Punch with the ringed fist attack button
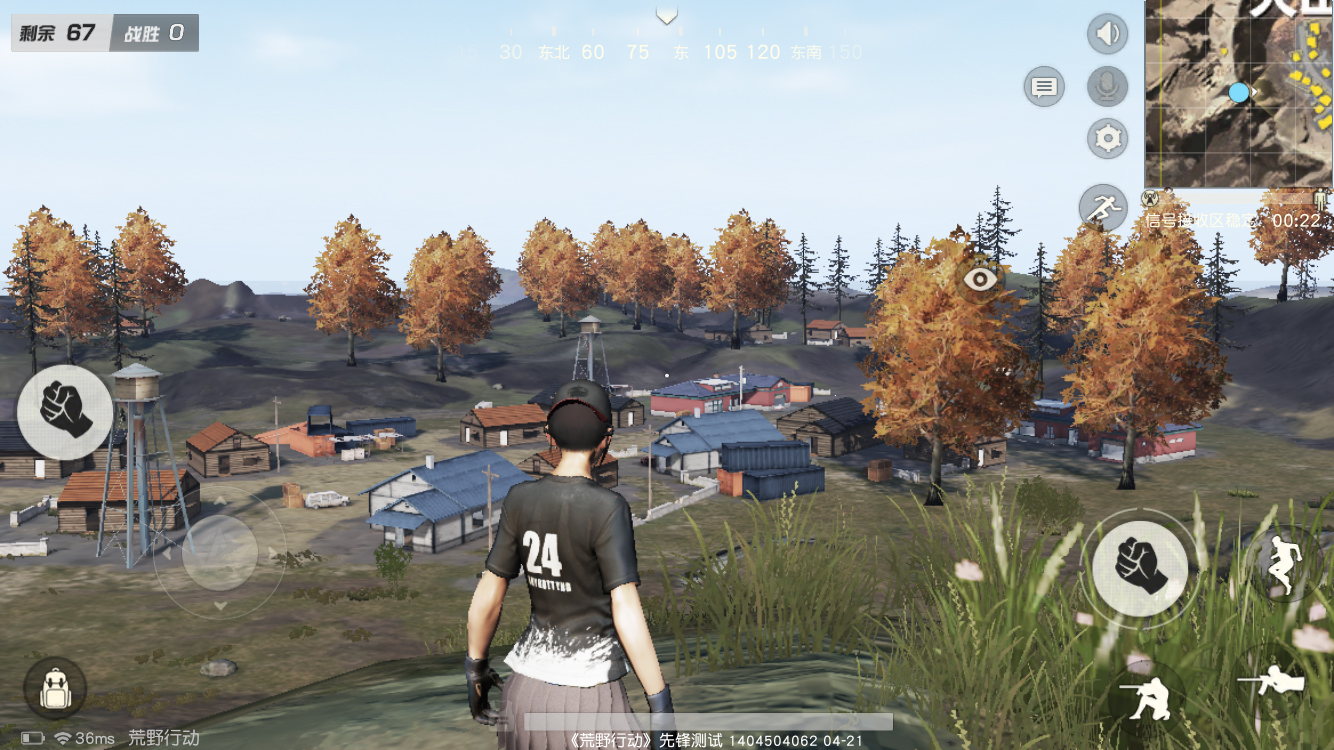This screenshot has height=750, width=1334. (1140, 567)
